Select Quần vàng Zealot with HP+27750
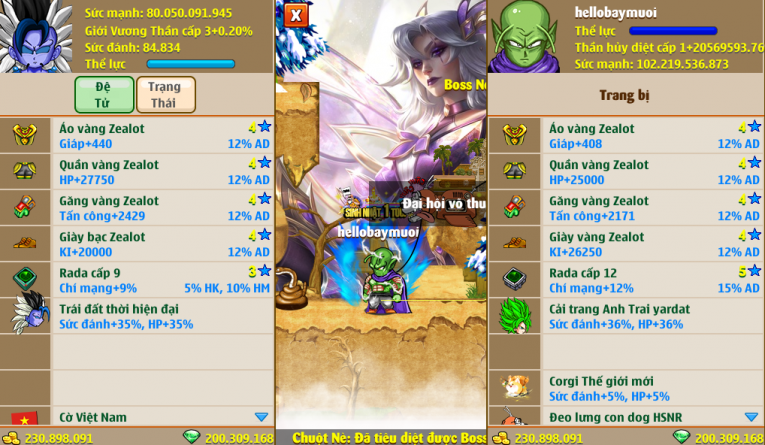Image resolution: width=765 pixels, height=445 pixels. (160, 172)
